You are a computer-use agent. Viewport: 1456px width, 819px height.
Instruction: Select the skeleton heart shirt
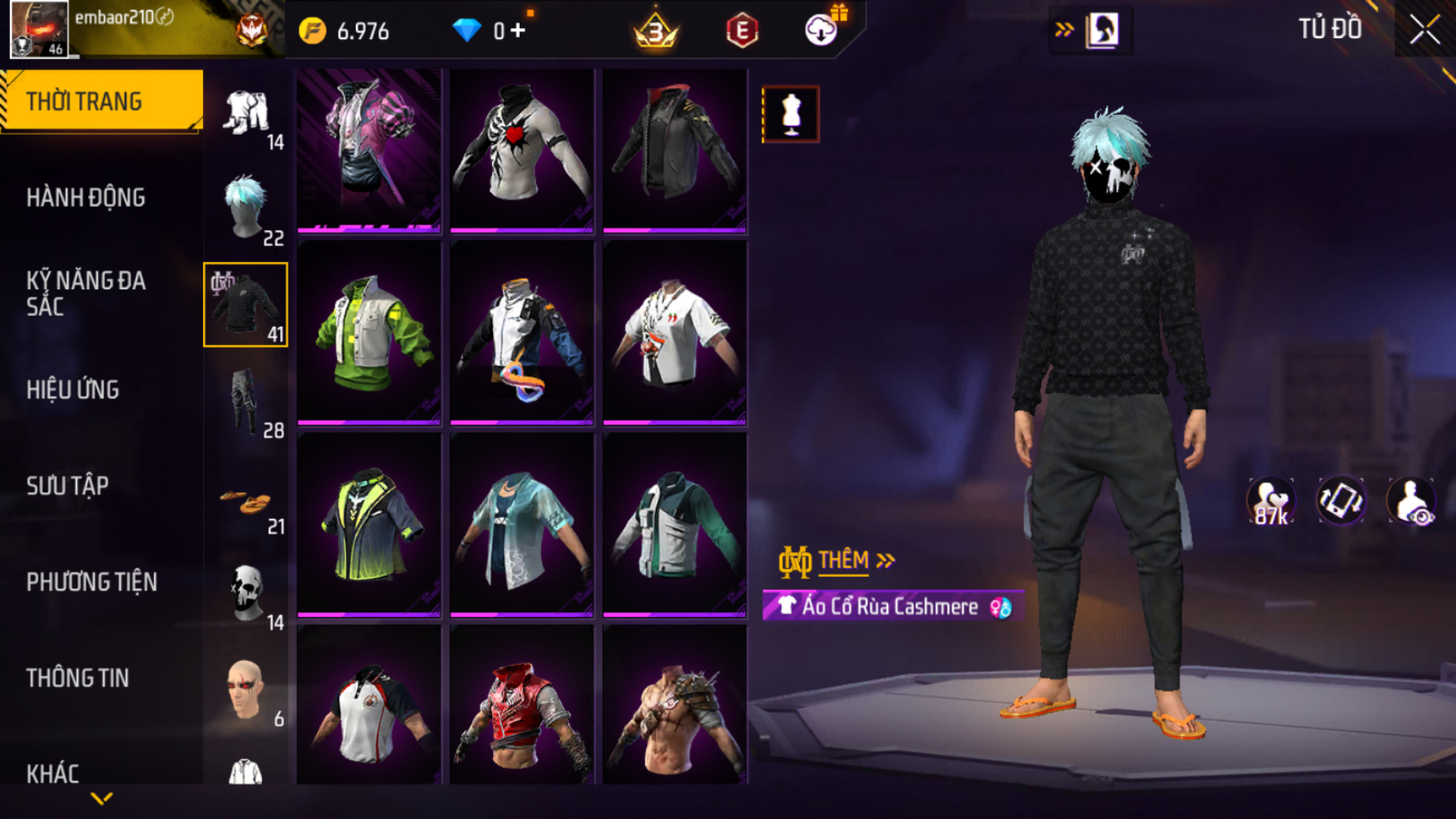tap(521, 150)
